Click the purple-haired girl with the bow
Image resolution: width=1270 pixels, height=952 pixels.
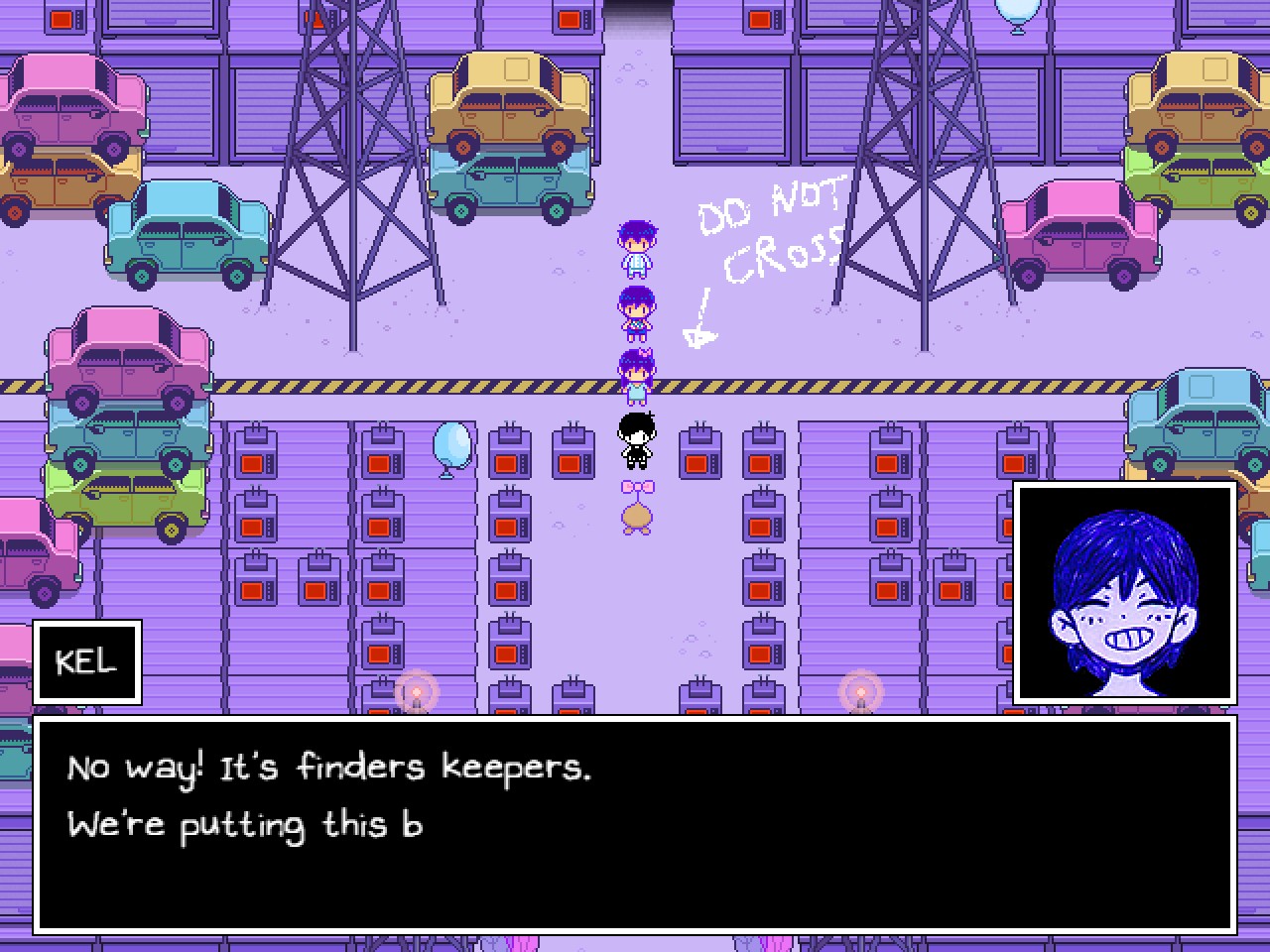pos(636,372)
